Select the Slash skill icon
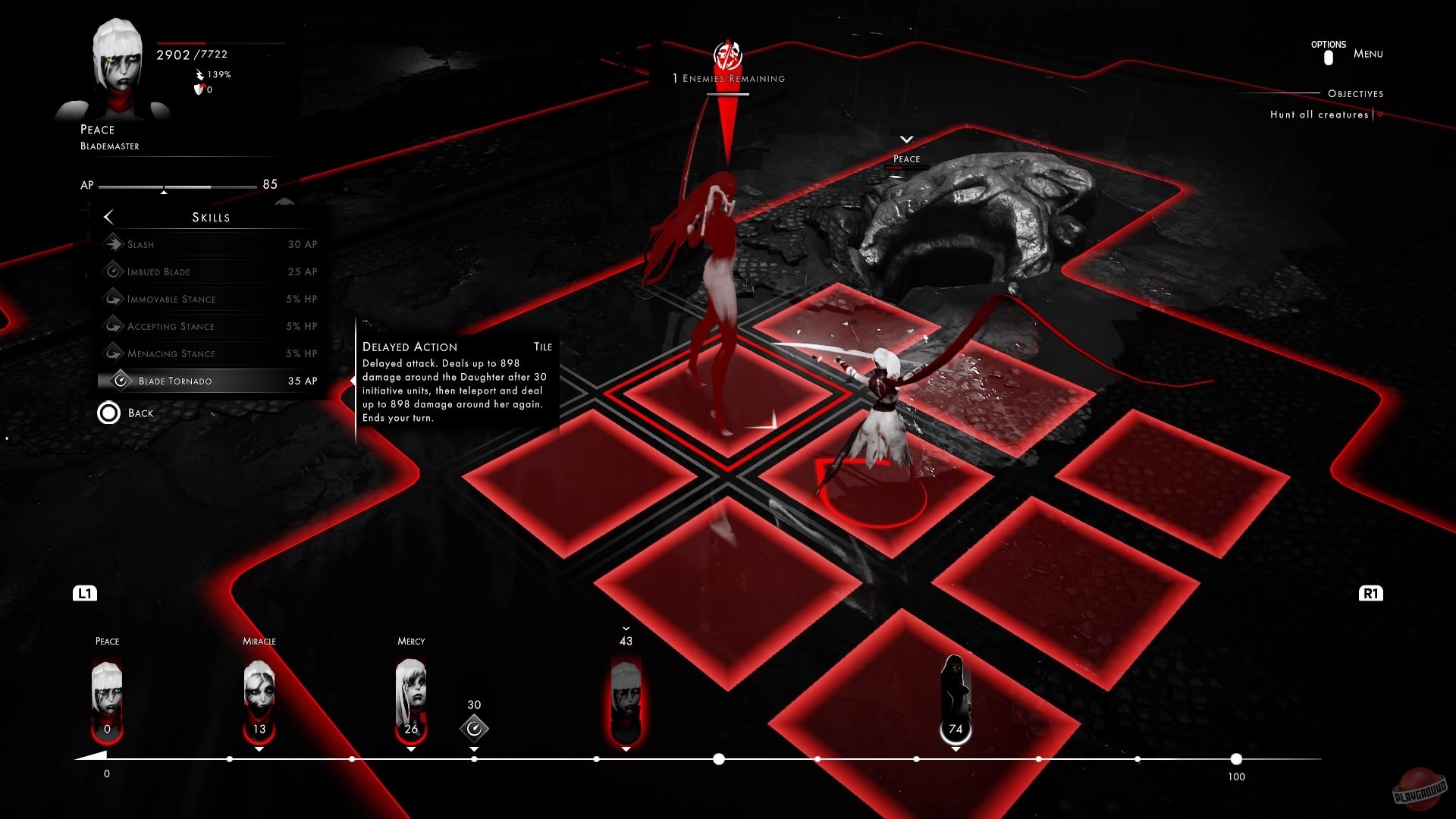 [115, 244]
